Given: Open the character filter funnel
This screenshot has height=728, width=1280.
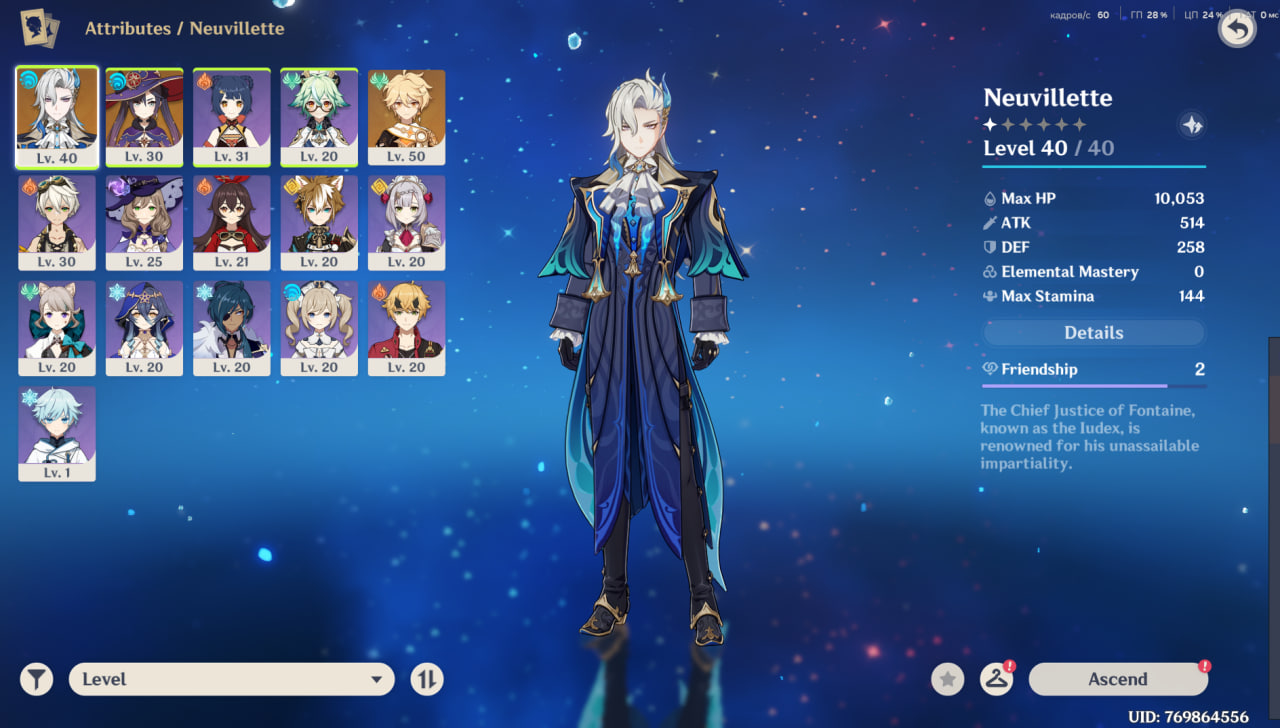Looking at the screenshot, I should (37, 679).
